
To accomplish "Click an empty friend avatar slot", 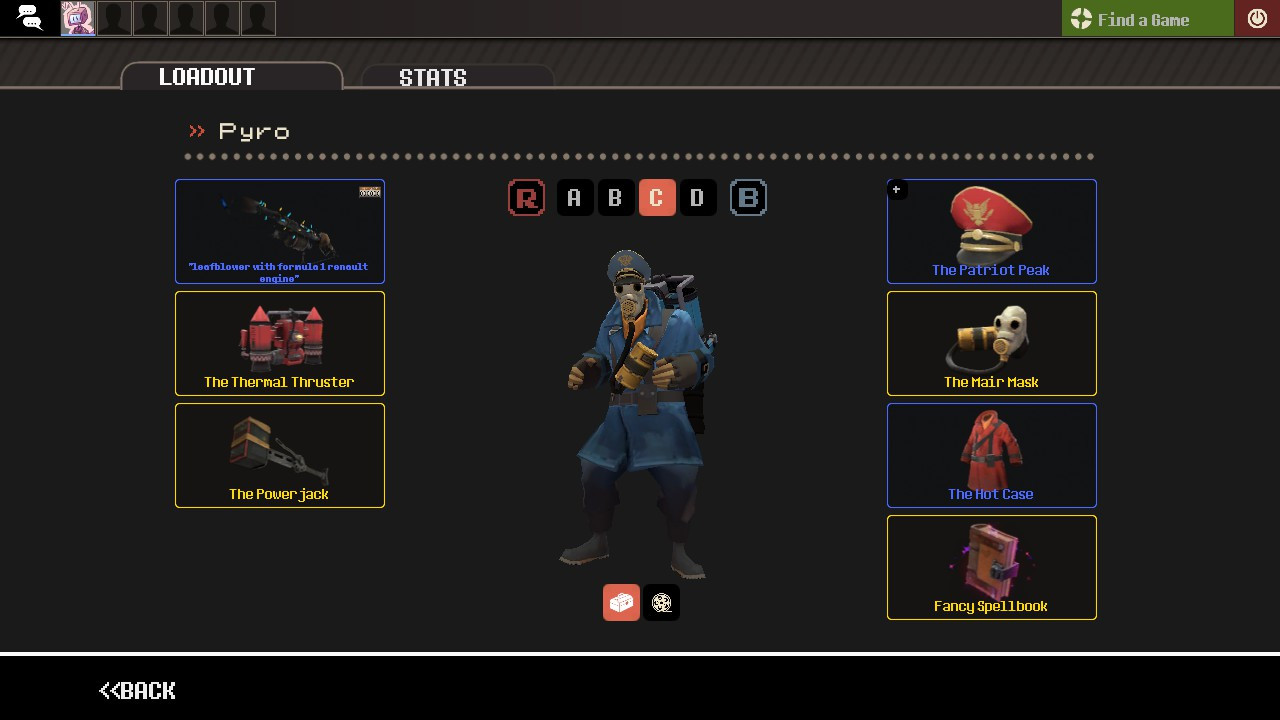I will (114, 17).
